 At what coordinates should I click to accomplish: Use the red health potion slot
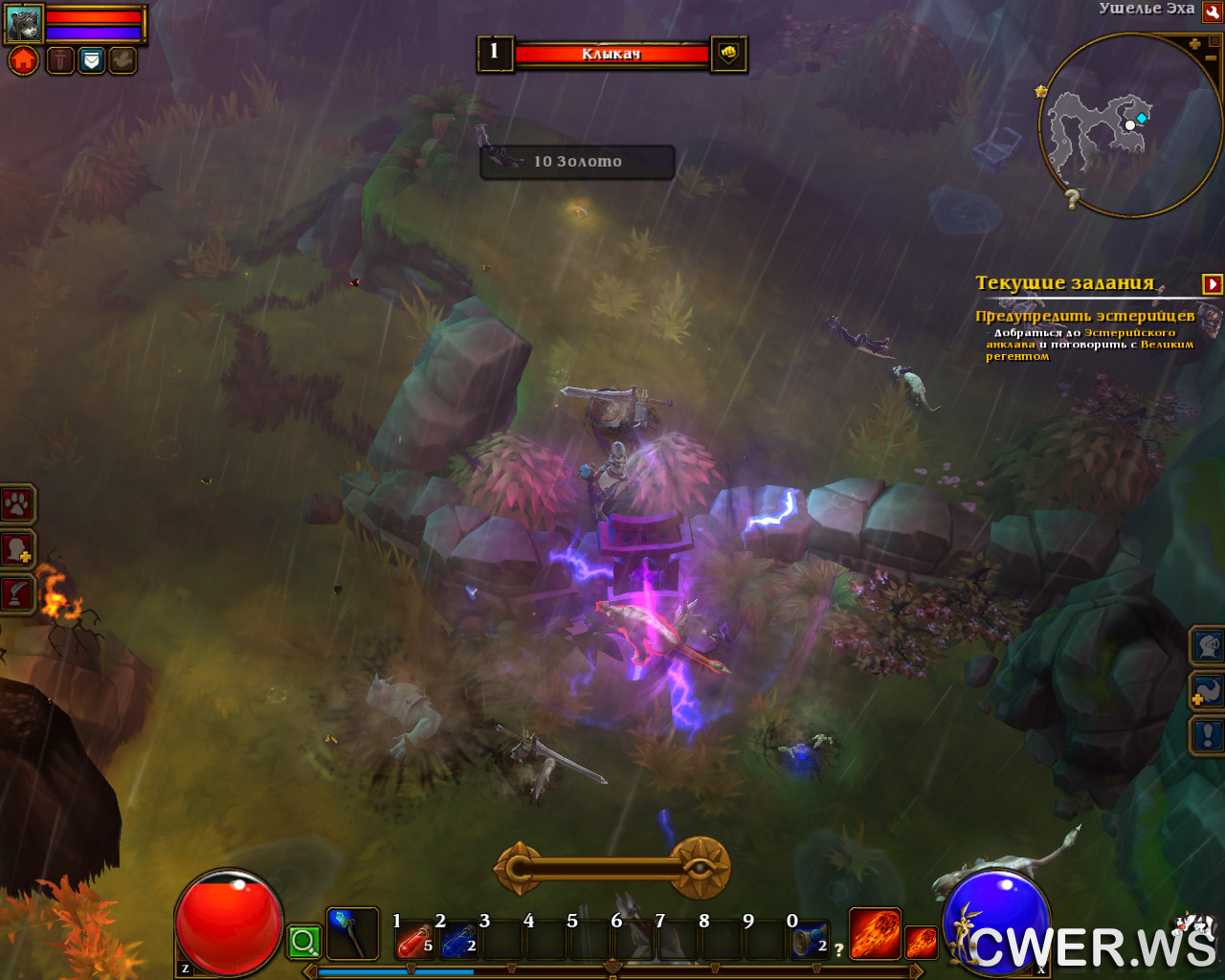coord(413,942)
